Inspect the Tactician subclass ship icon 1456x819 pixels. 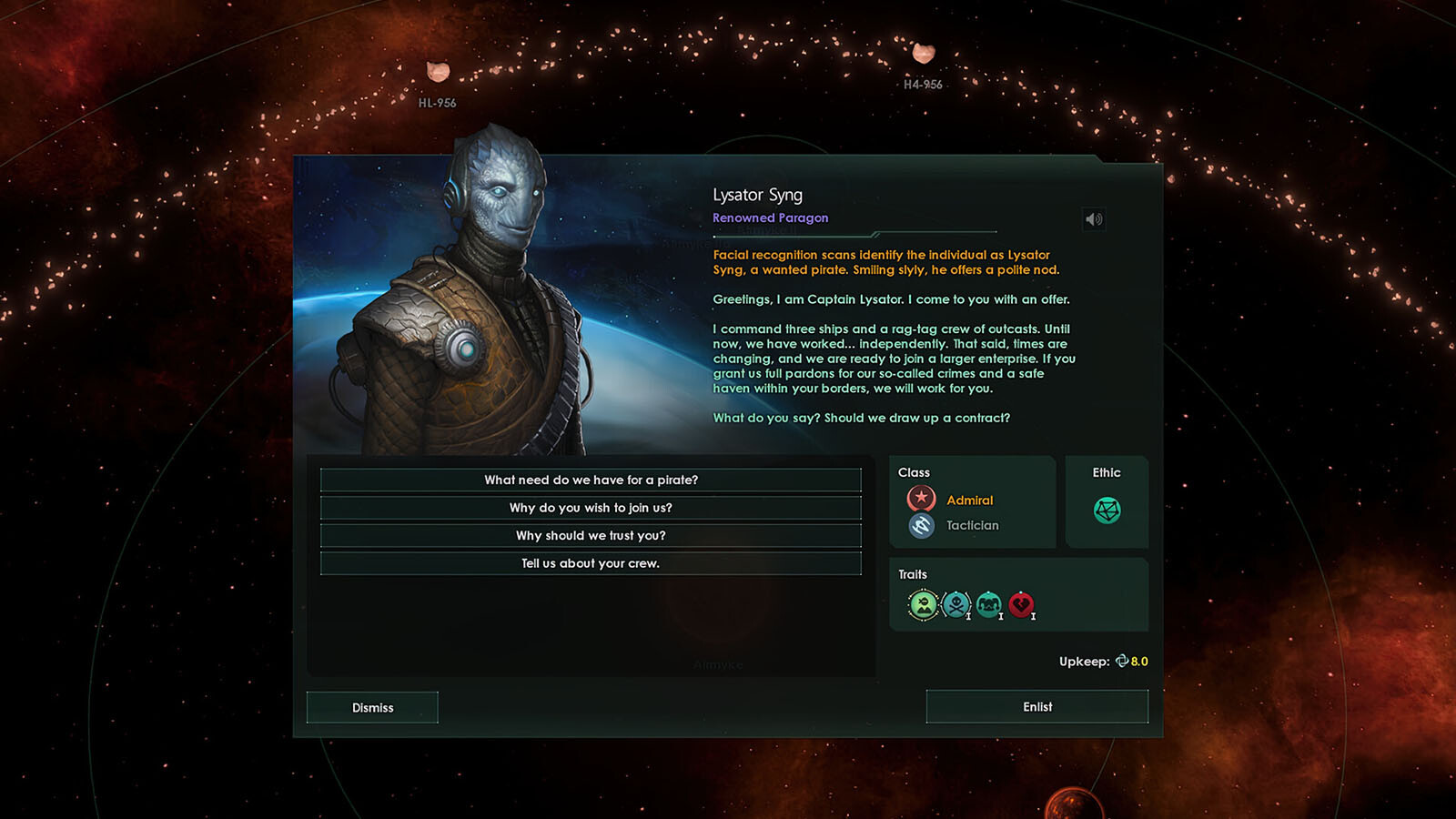click(921, 525)
